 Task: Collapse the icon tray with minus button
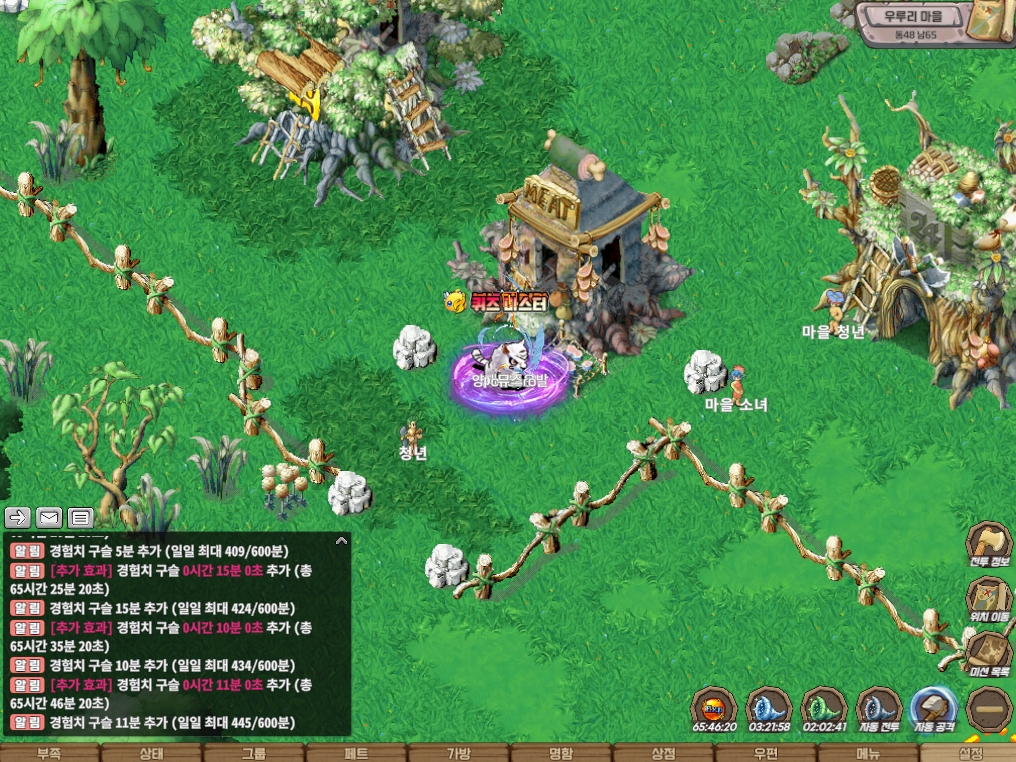pyautogui.click(x=988, y=708)
